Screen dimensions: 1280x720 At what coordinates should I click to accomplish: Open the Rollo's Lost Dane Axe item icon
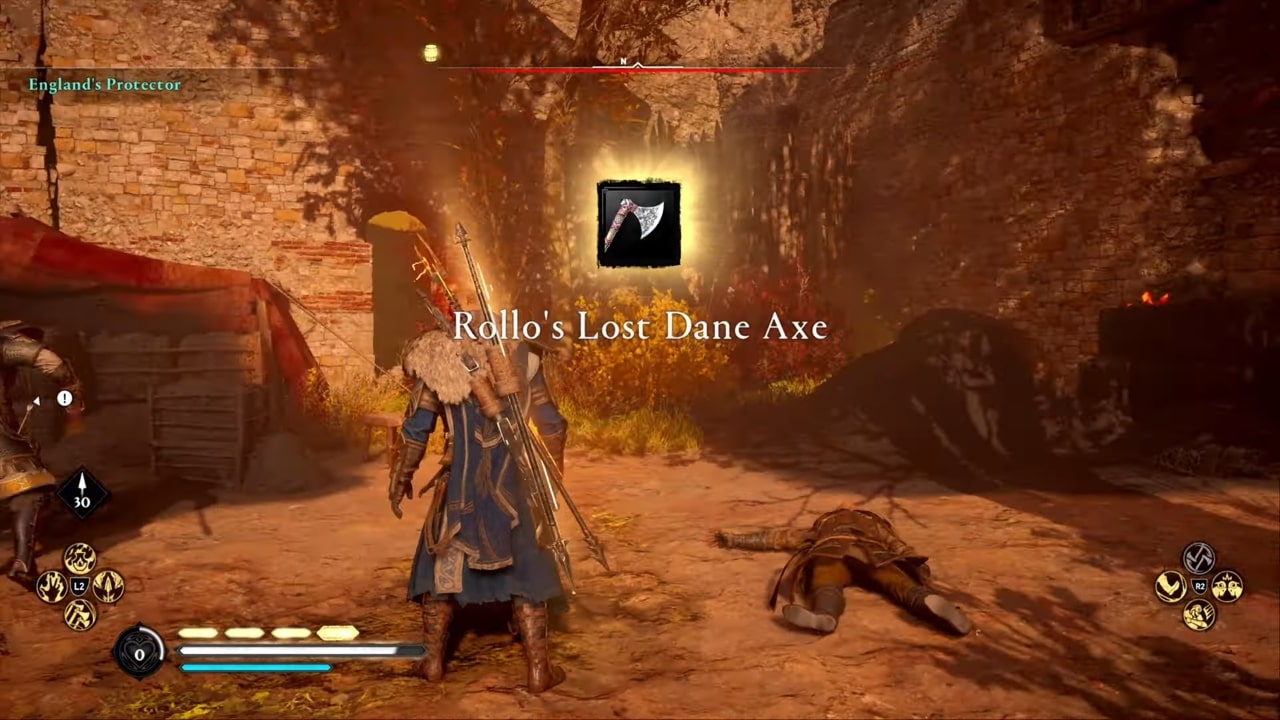[x=639, y=222]
